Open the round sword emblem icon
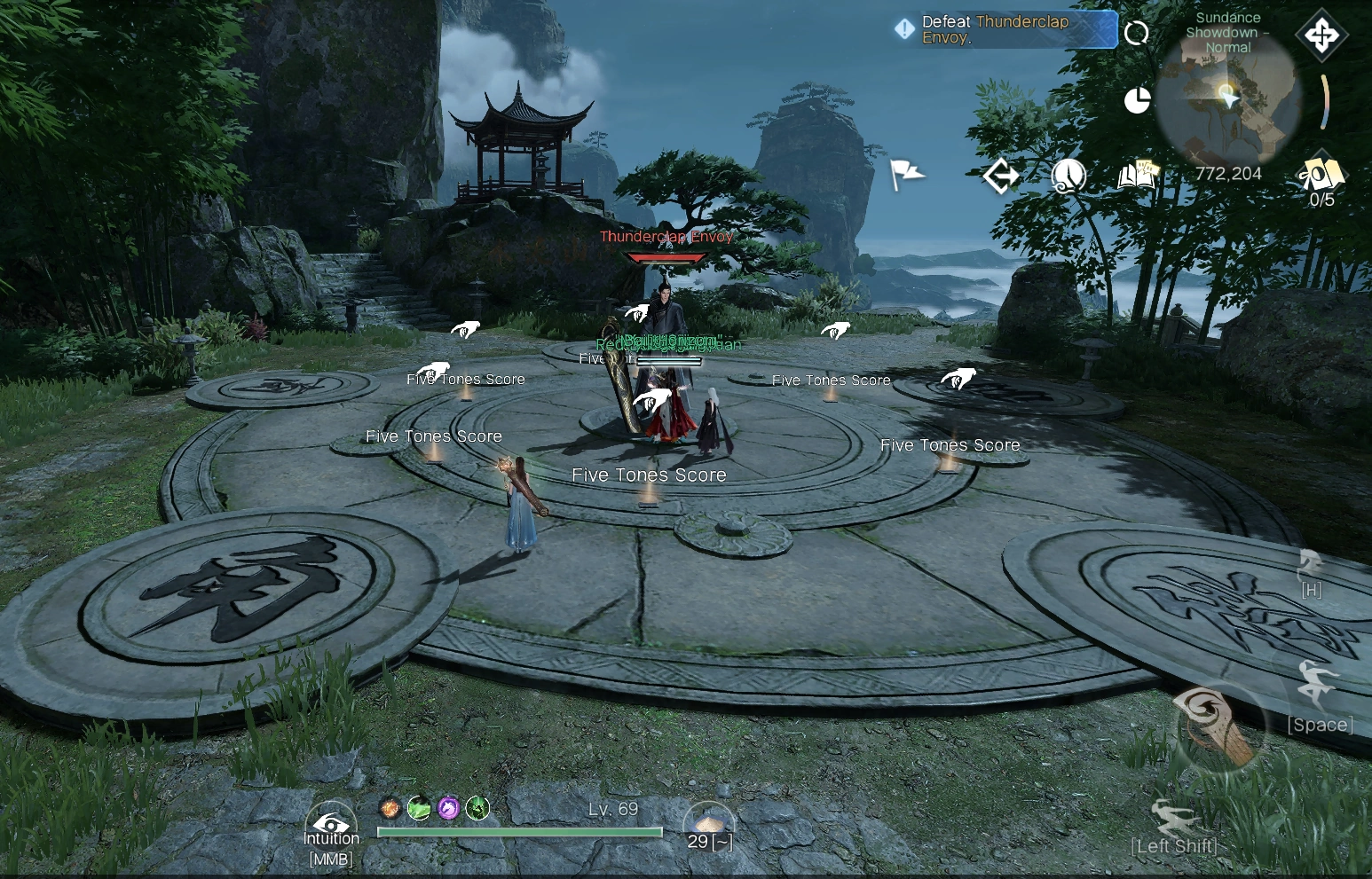1372x879 pixels. 1068,176
